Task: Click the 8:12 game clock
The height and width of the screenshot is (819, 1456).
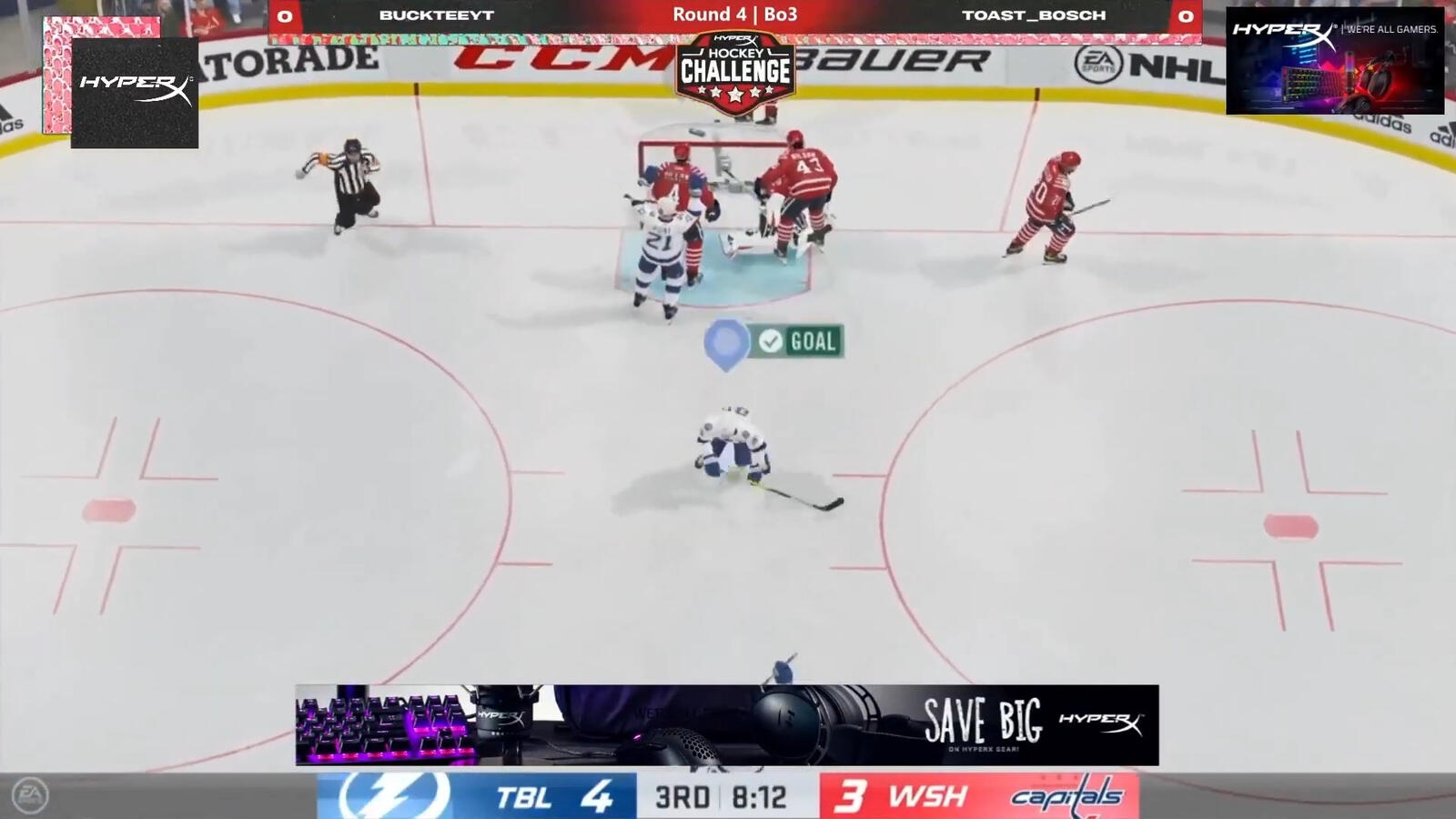Action: (x=761, y=797)
